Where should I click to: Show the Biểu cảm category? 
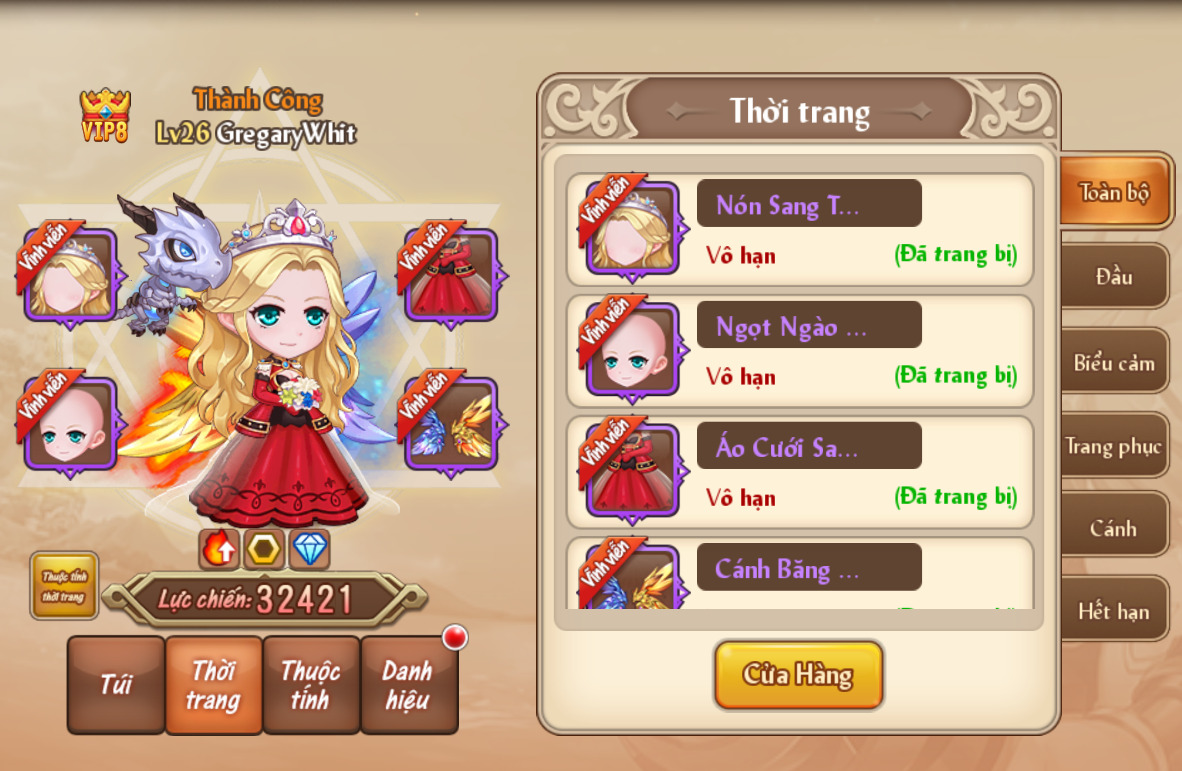(x=1114, y=362)
